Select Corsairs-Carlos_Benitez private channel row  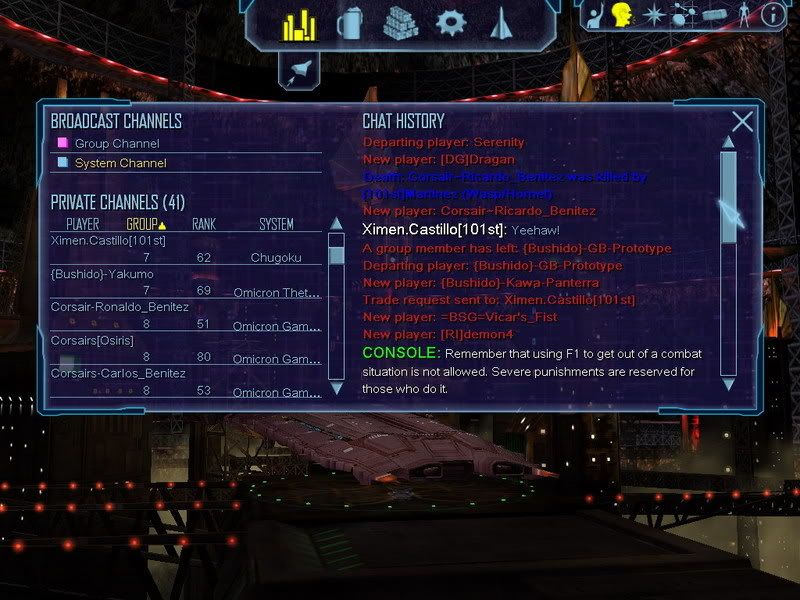pos(117,373)
